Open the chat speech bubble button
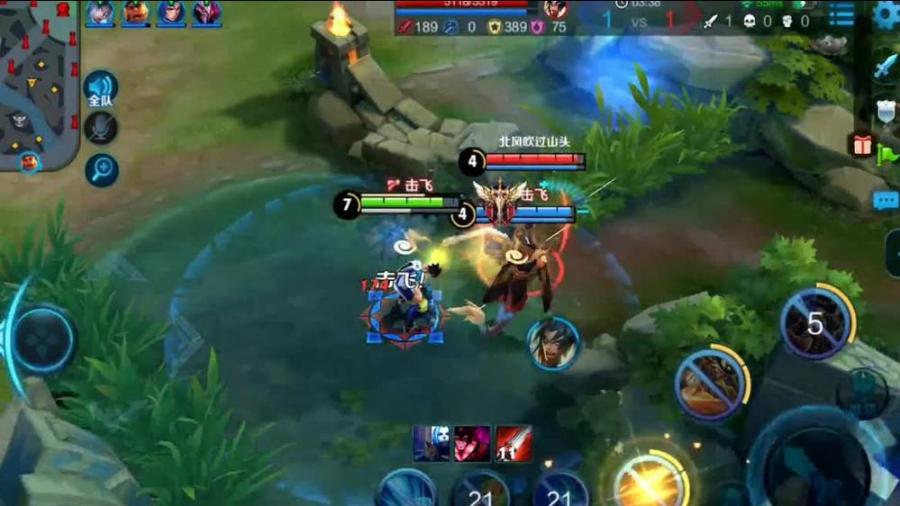The image size is (900, 506). click(x=886, y=201)
